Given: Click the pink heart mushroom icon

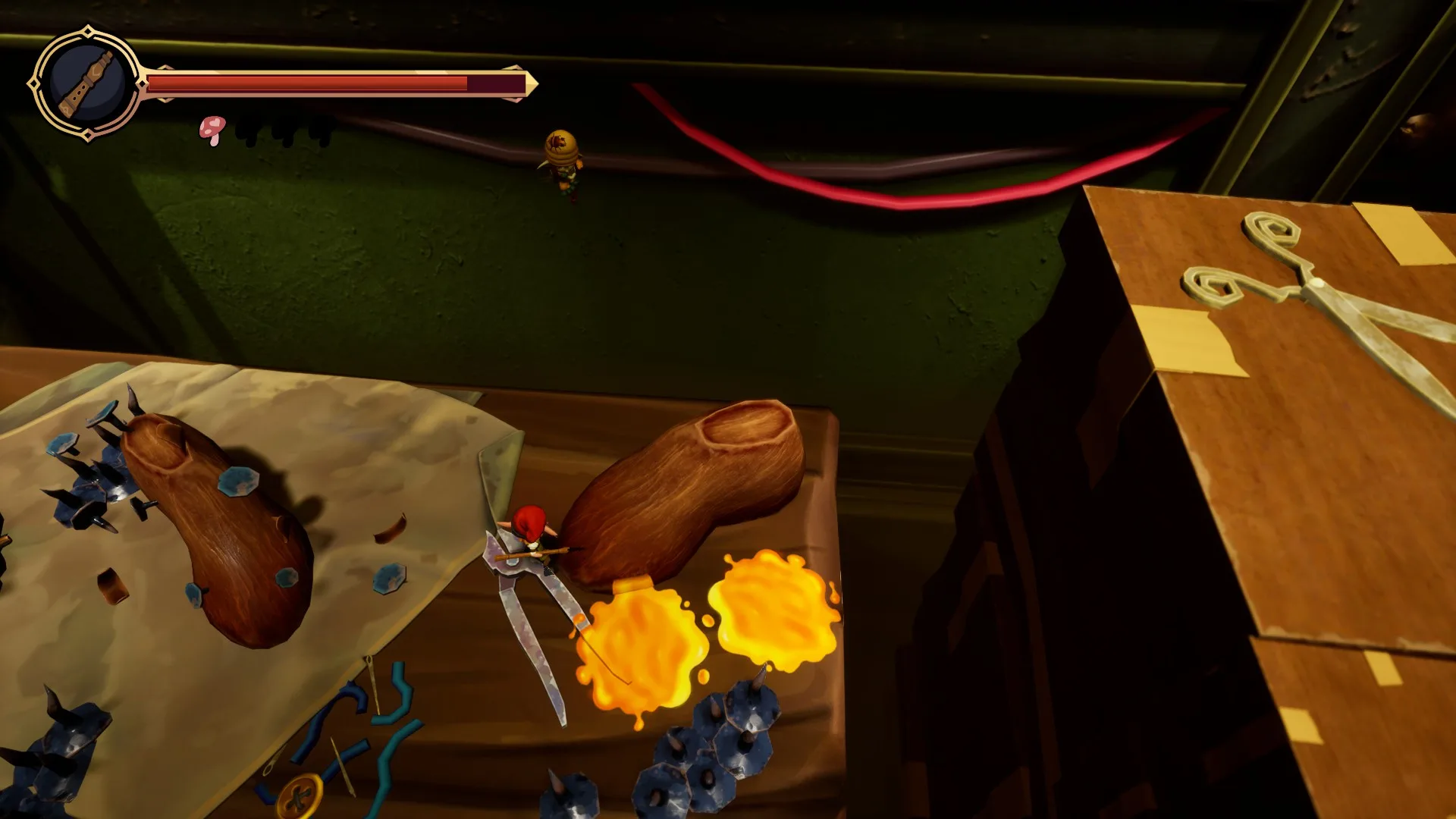Looking at the screenshot, I should (212, 130).
